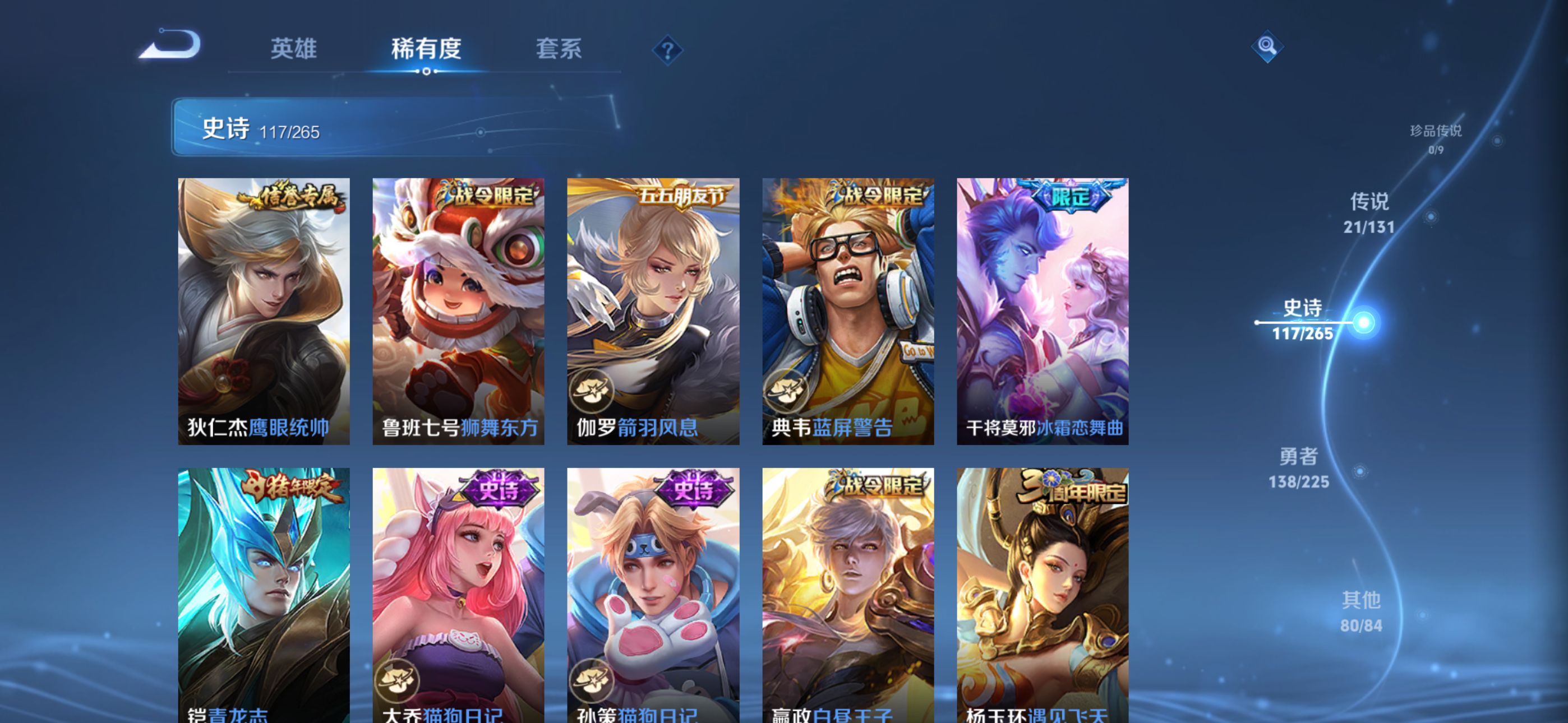
Task: Open the magnifier search button
Action: 1267,47
